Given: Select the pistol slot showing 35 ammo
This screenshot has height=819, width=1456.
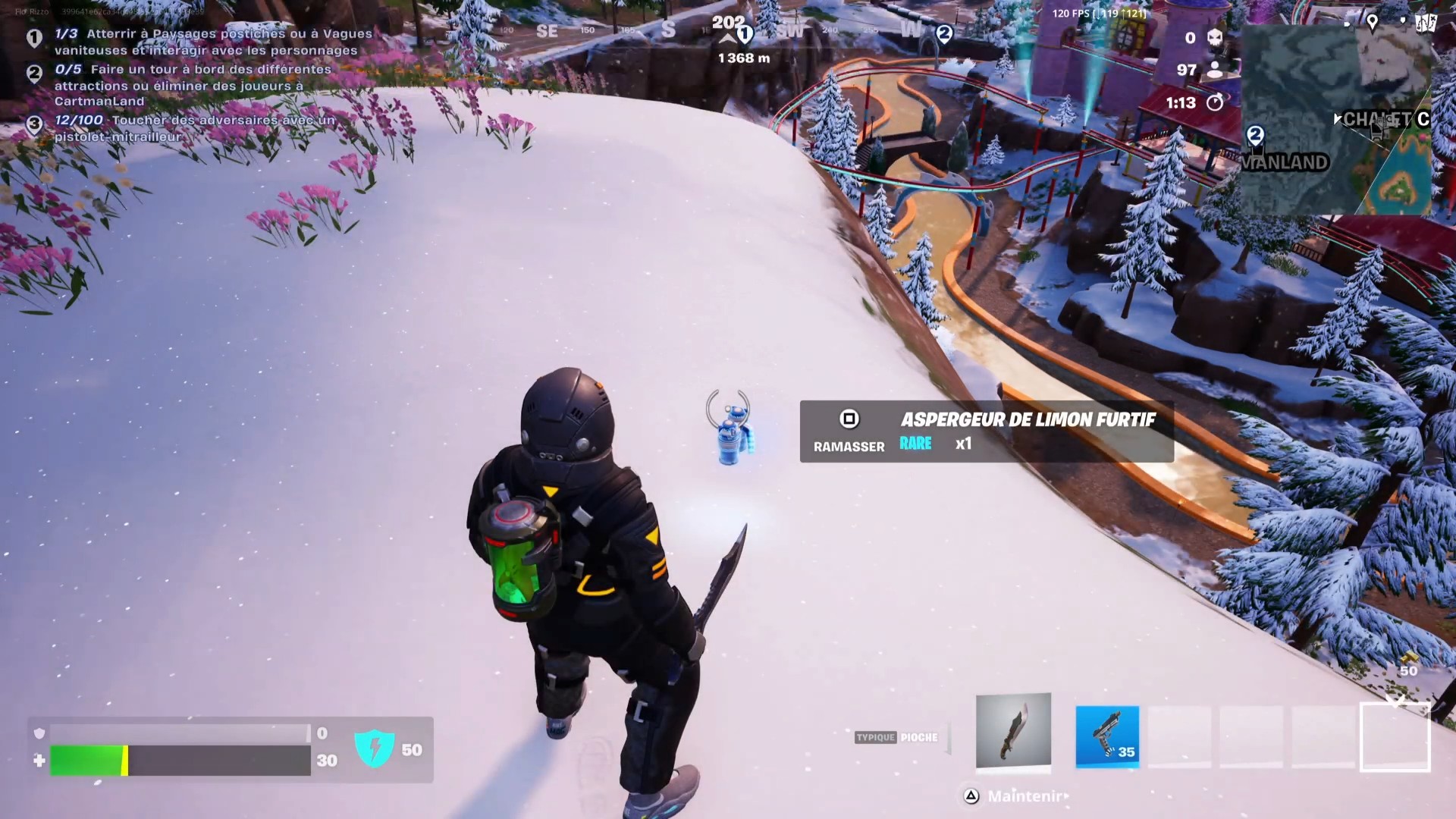Looking at the screenshot, I should pos(1107,736).
